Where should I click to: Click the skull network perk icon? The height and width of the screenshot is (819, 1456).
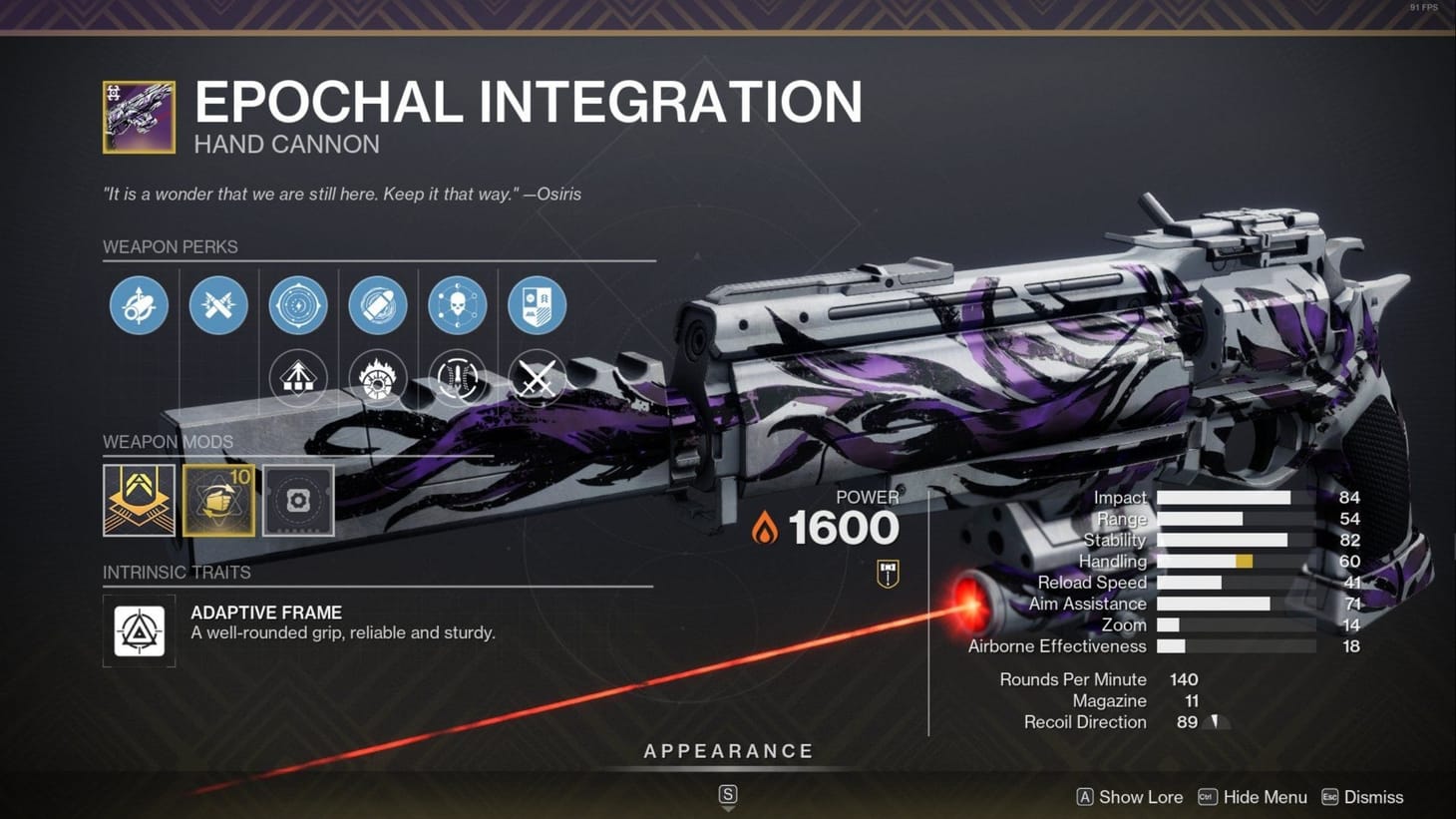click(x=458, y=305)
